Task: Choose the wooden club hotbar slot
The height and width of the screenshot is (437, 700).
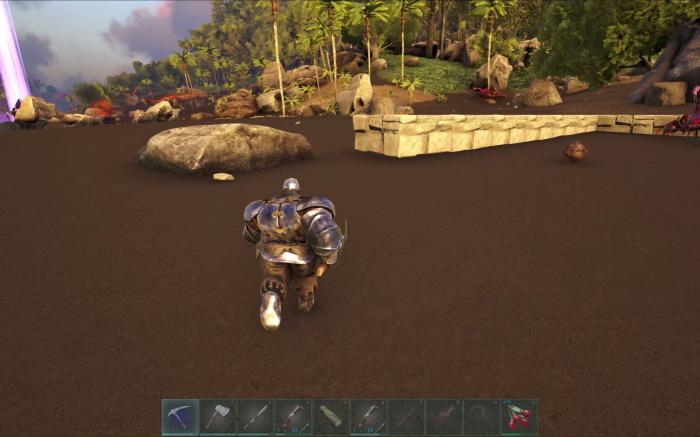Action: coord(331,416)
